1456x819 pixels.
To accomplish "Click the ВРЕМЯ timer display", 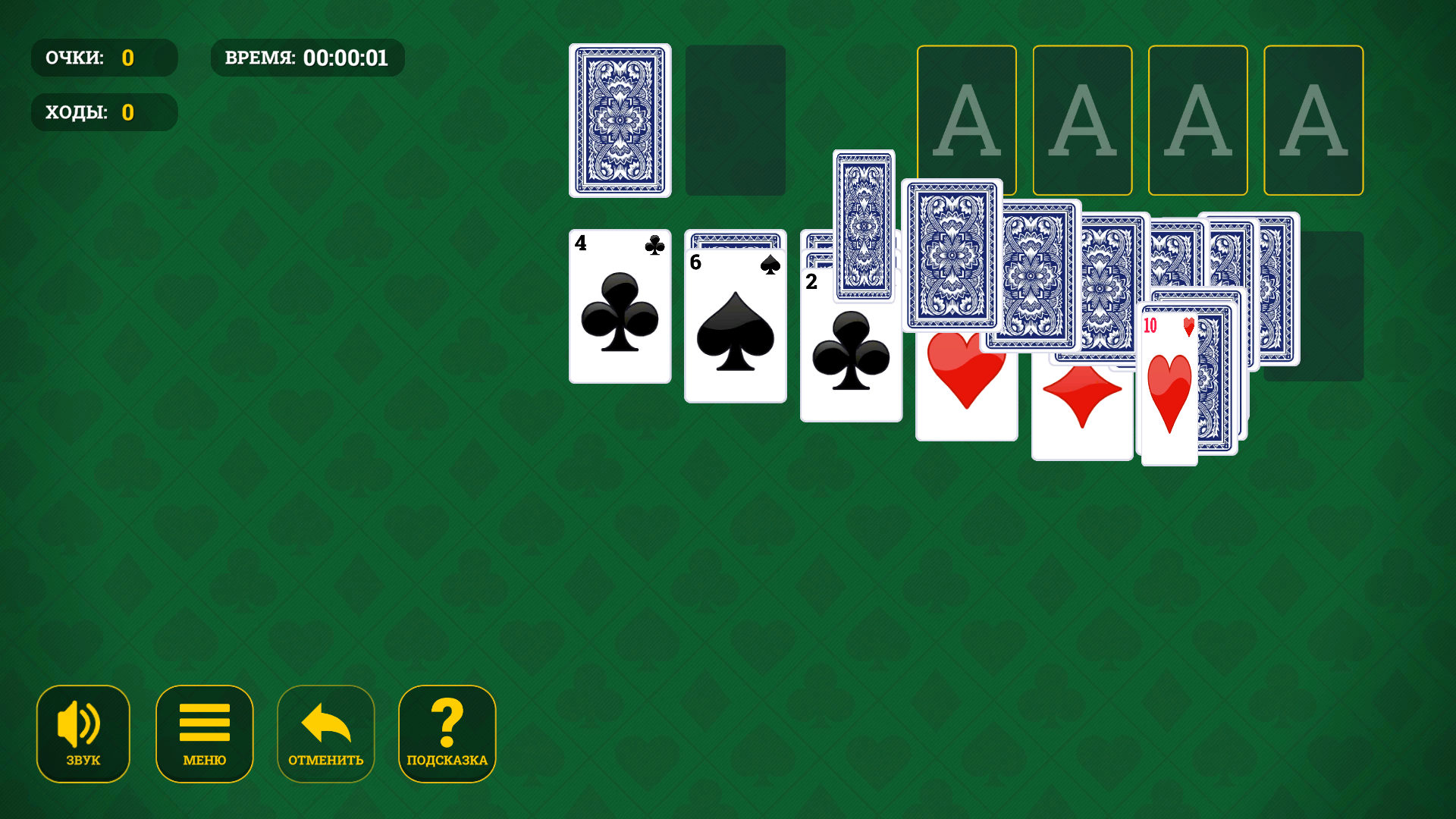I will [x=307, y=57].
